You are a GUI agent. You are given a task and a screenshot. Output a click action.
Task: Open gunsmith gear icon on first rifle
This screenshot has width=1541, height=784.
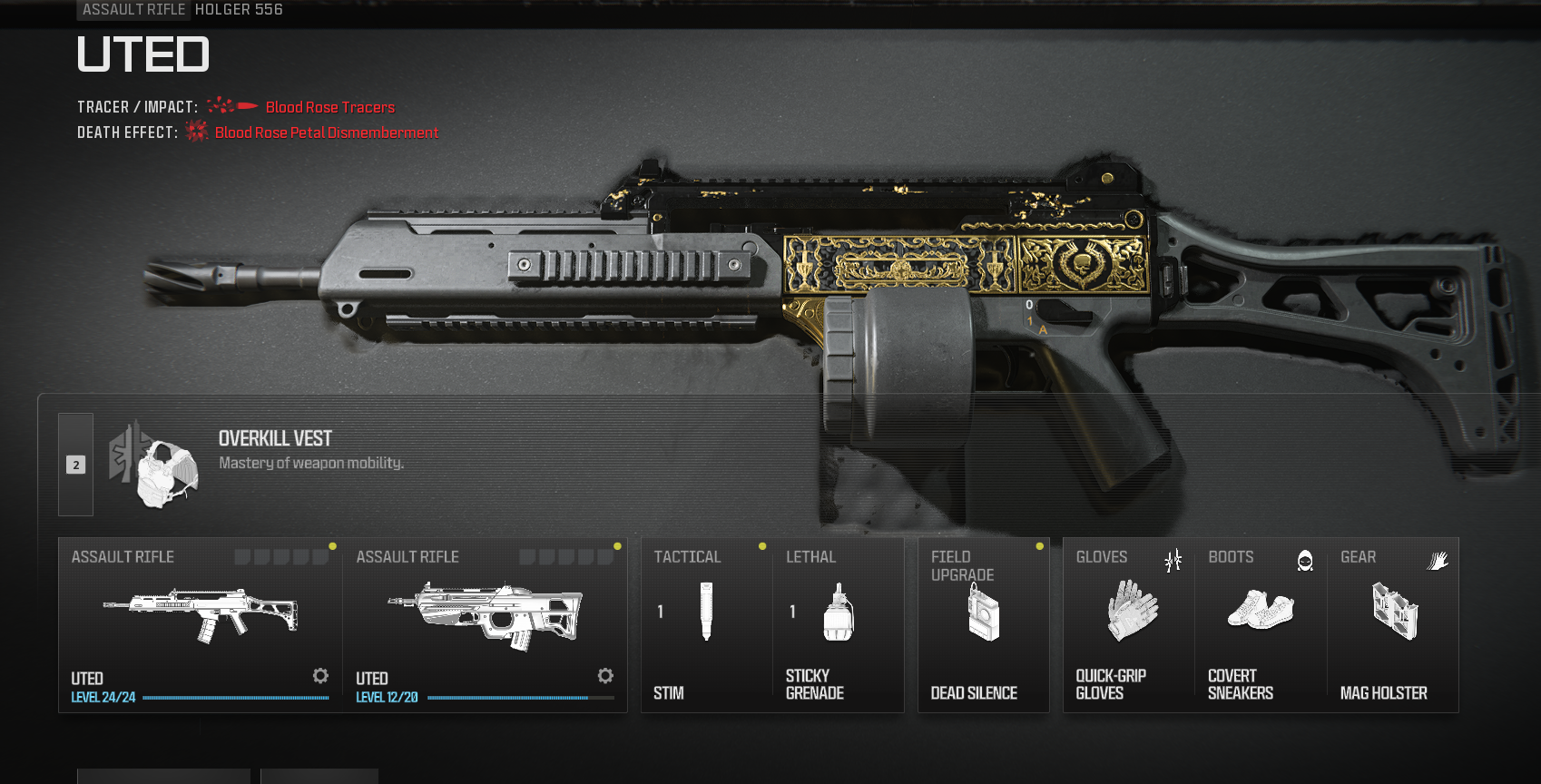point(320,676)
